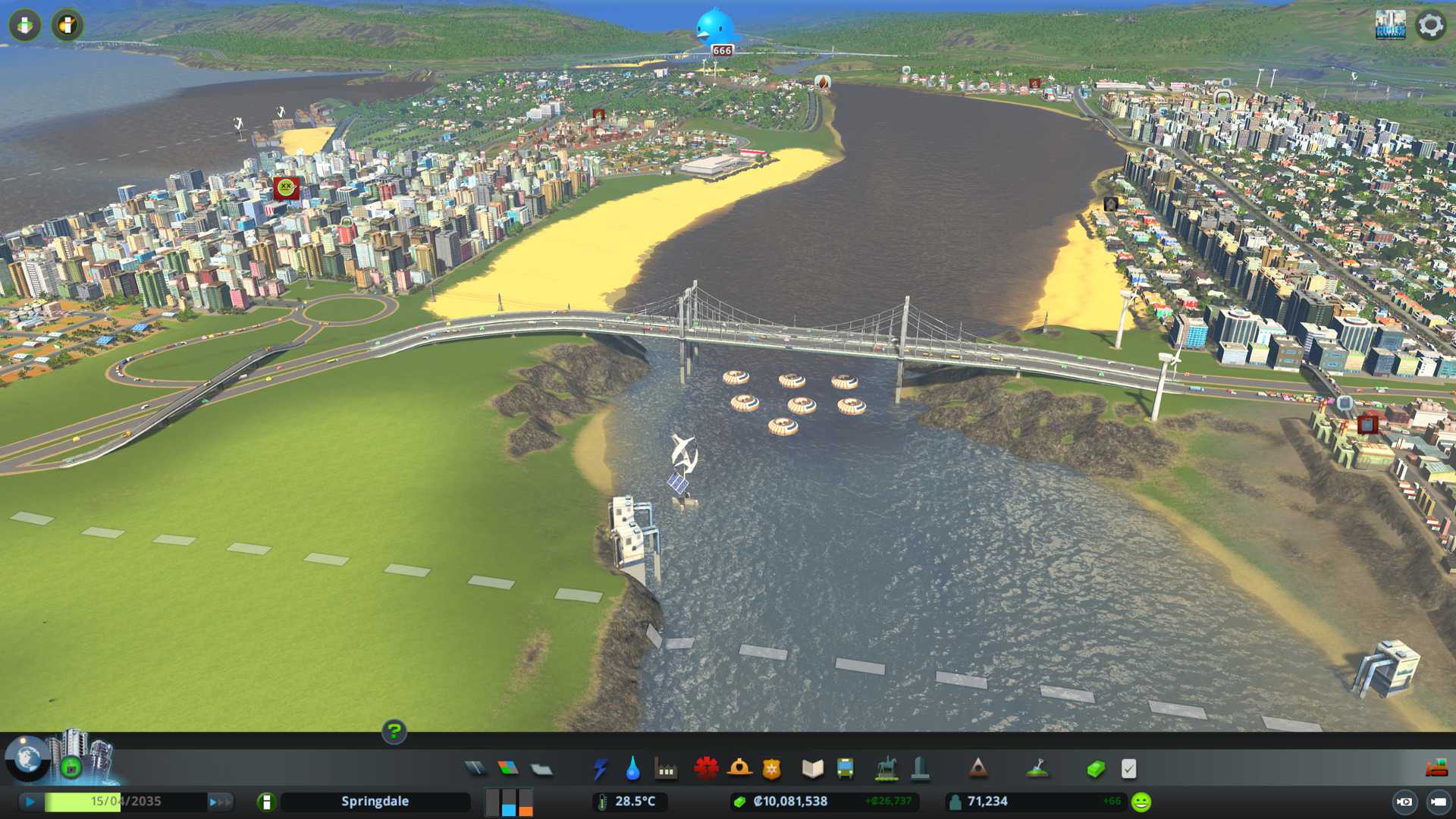Open the Water and Sewage menu

pos(632,769)
